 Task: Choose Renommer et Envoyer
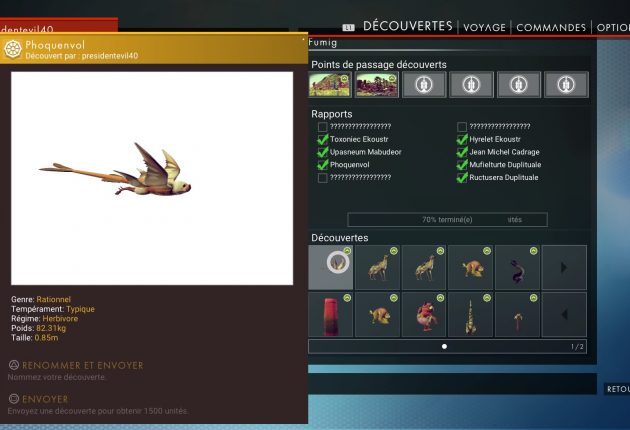tap(75, 365)
